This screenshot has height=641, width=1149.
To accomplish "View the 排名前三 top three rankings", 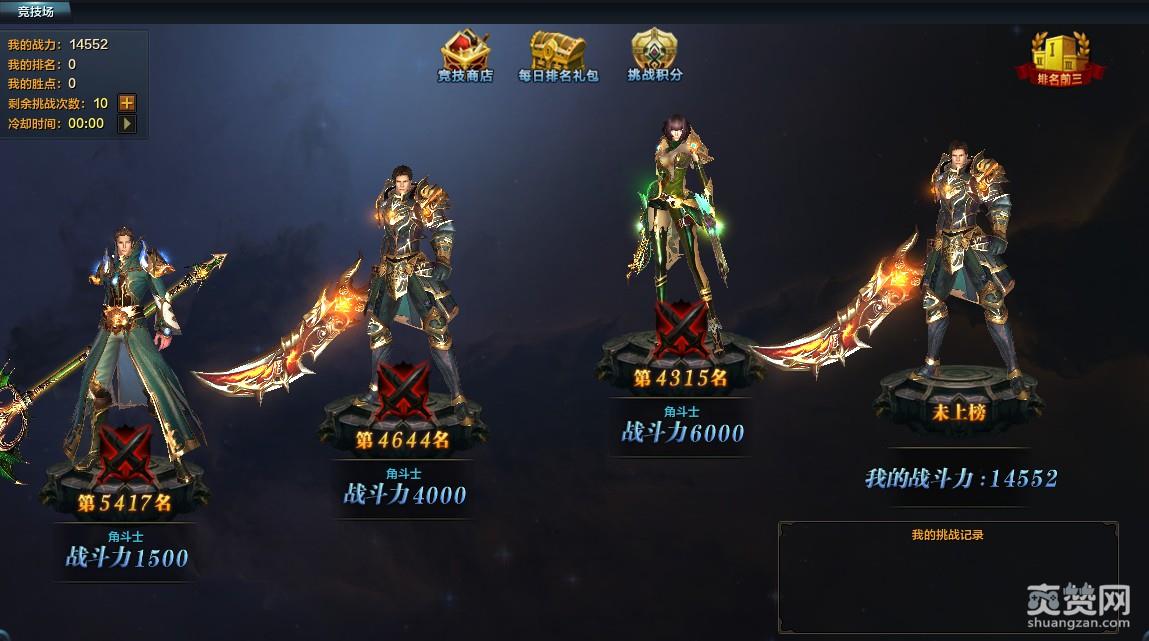I will click(1060, 58).
